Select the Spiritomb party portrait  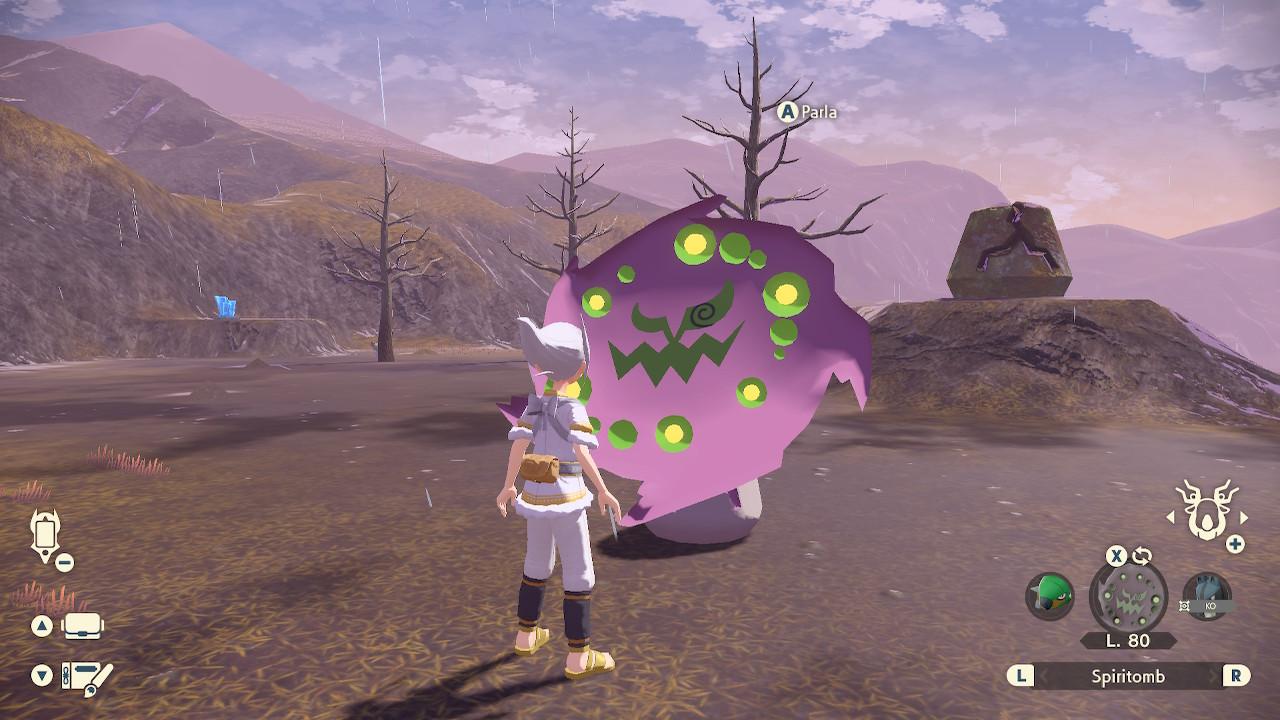(1128, 597)
